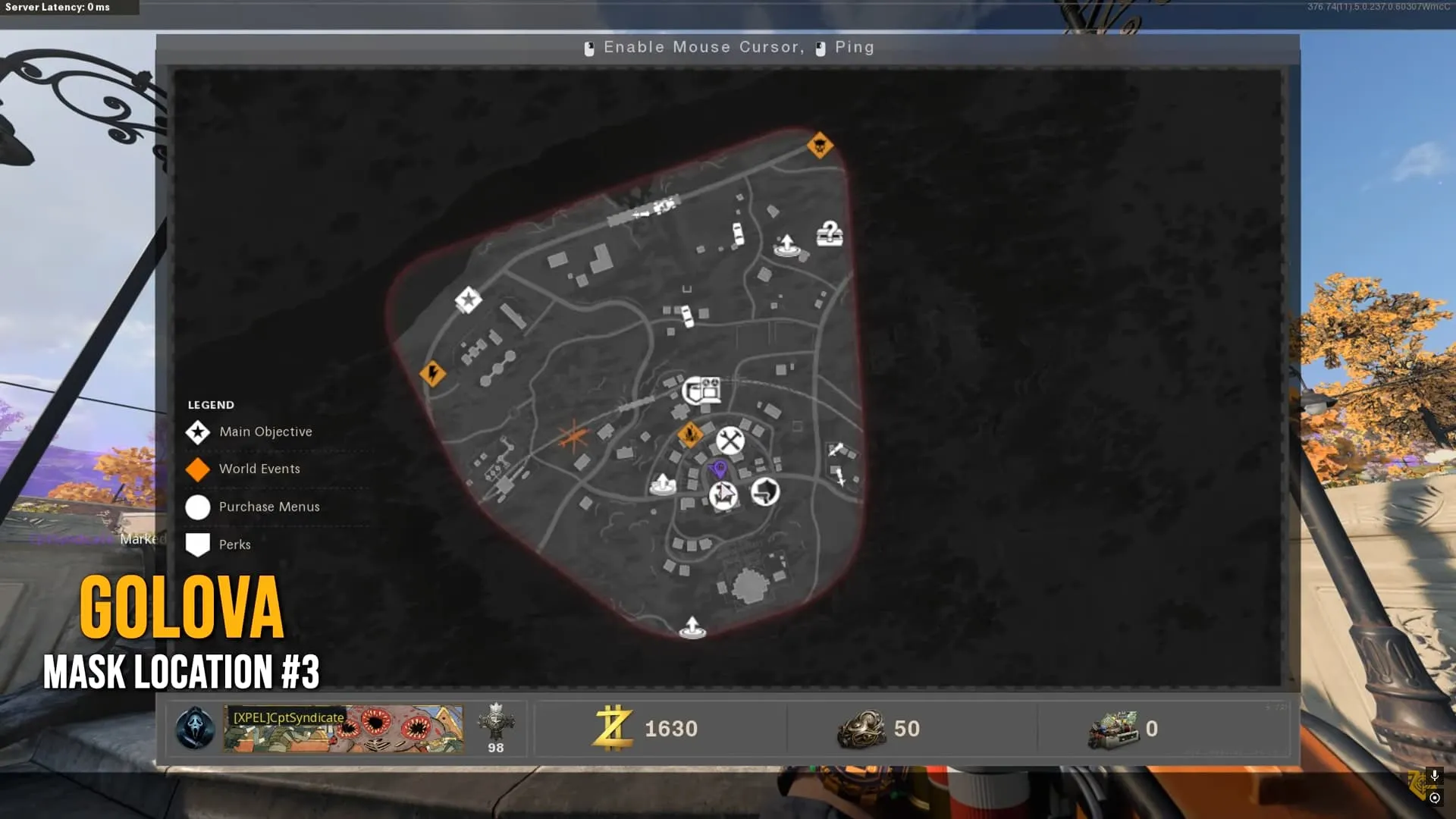1456x819 pixels.
Task: Select the lightning bolt world event marker
Action: pos(433,373)
